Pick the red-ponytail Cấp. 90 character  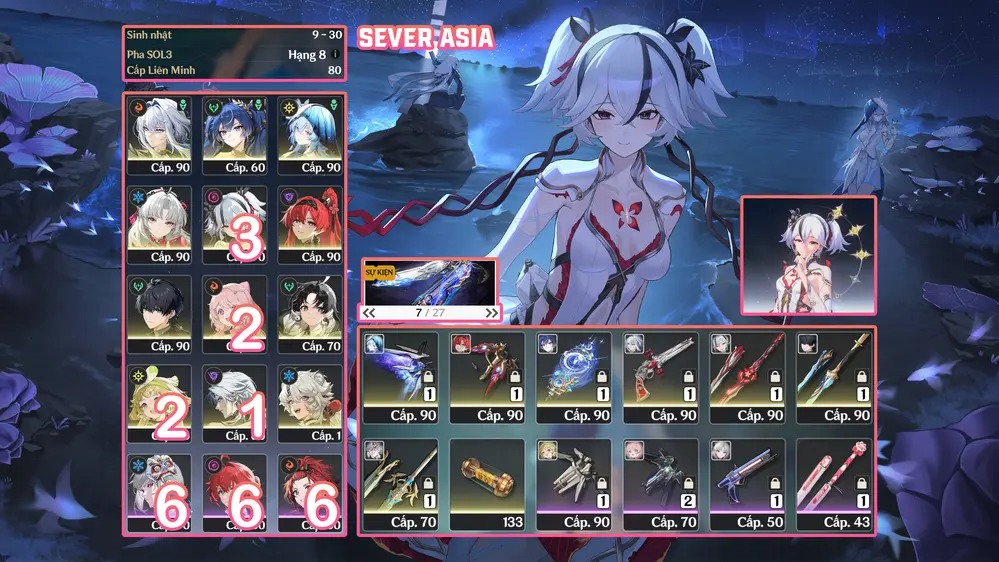pyautogui.click(x=309, y=224)
